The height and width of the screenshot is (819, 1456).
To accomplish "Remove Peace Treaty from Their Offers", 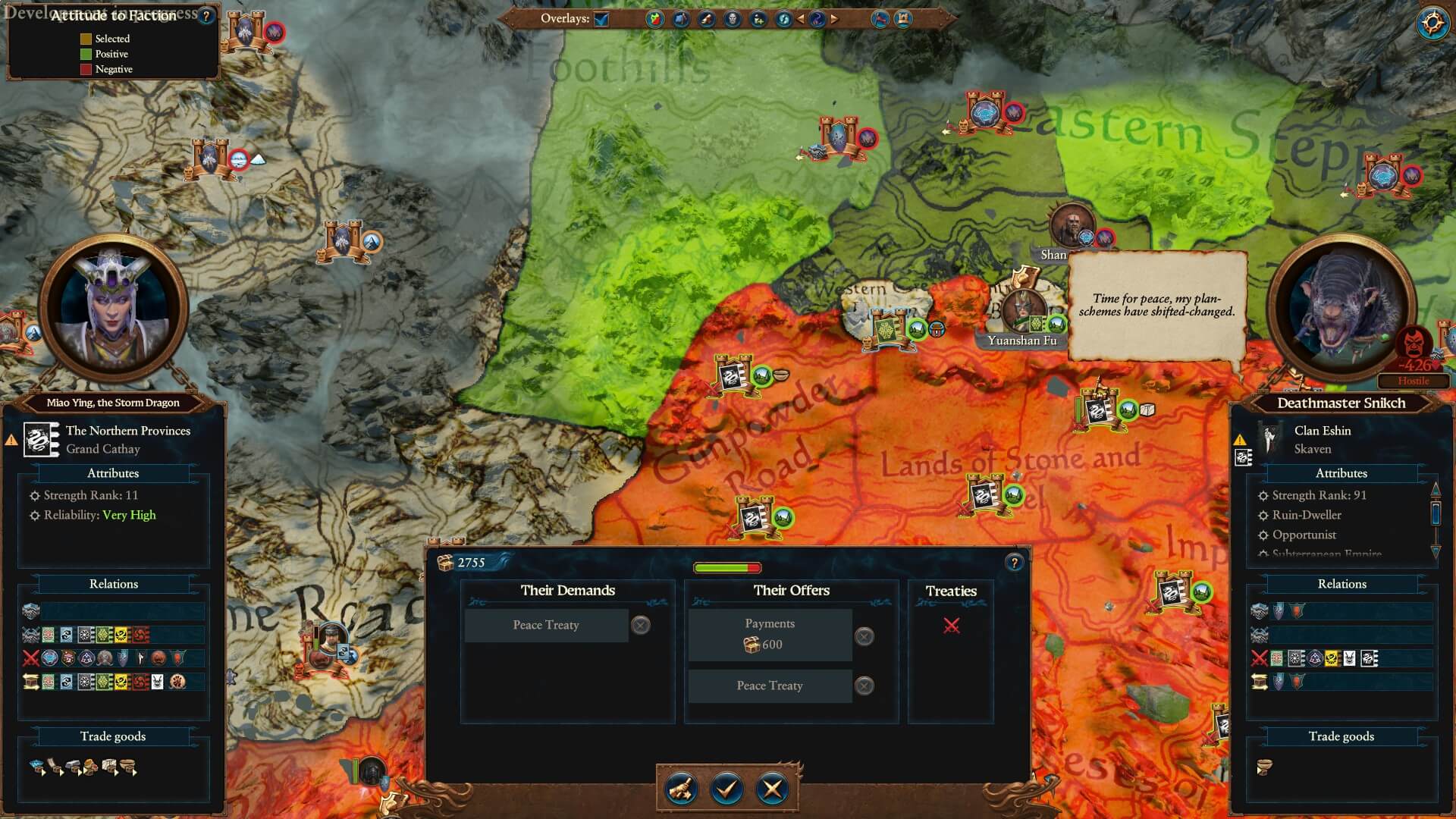I will point(864,686).
